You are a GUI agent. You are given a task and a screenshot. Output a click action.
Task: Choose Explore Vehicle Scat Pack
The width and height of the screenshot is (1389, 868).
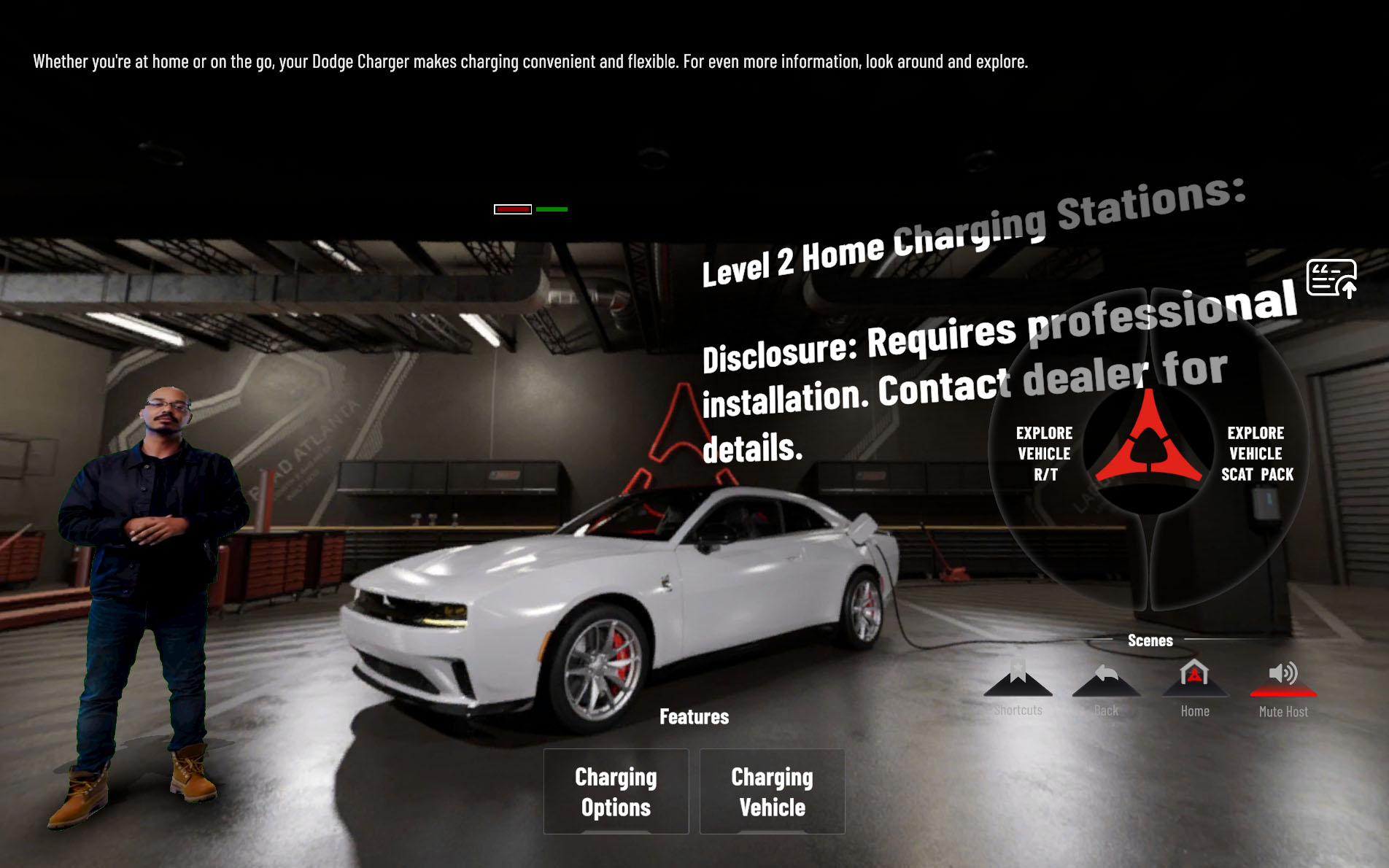click(1256, 454)
